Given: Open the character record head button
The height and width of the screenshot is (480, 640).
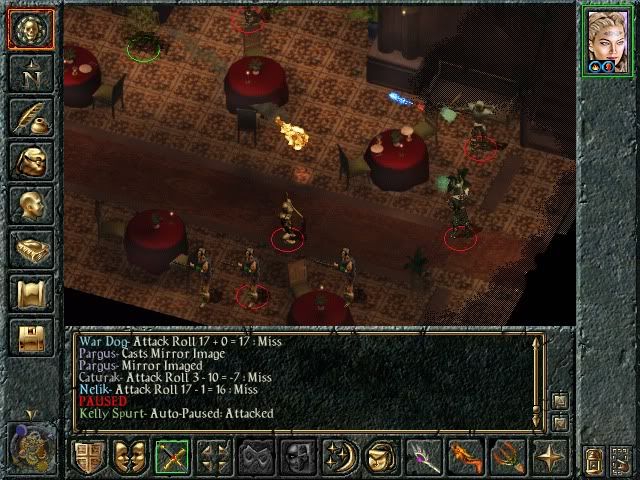Looking at the screenshot, I should click(30, 204).
